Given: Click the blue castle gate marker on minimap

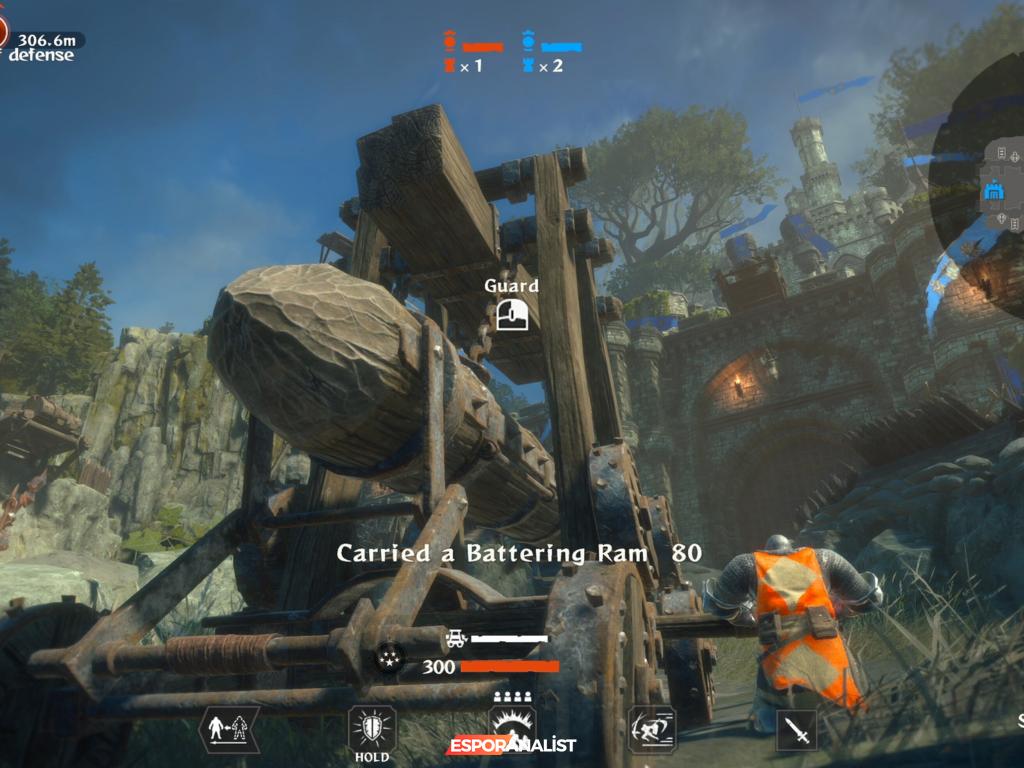Looking at the screenshot, I should [x=994, y=189].
